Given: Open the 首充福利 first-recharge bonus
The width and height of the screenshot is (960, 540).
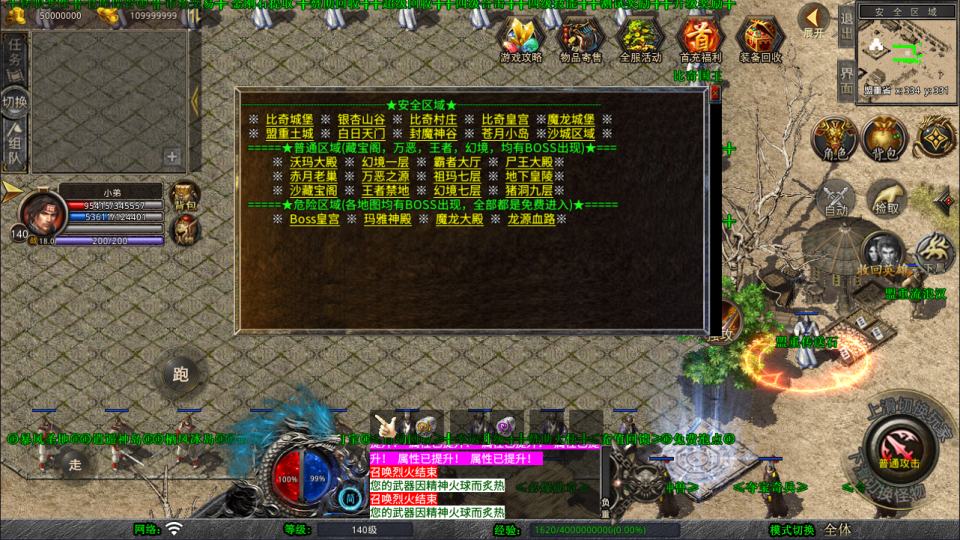Looking at the screenshot, I should coord(700,39).
